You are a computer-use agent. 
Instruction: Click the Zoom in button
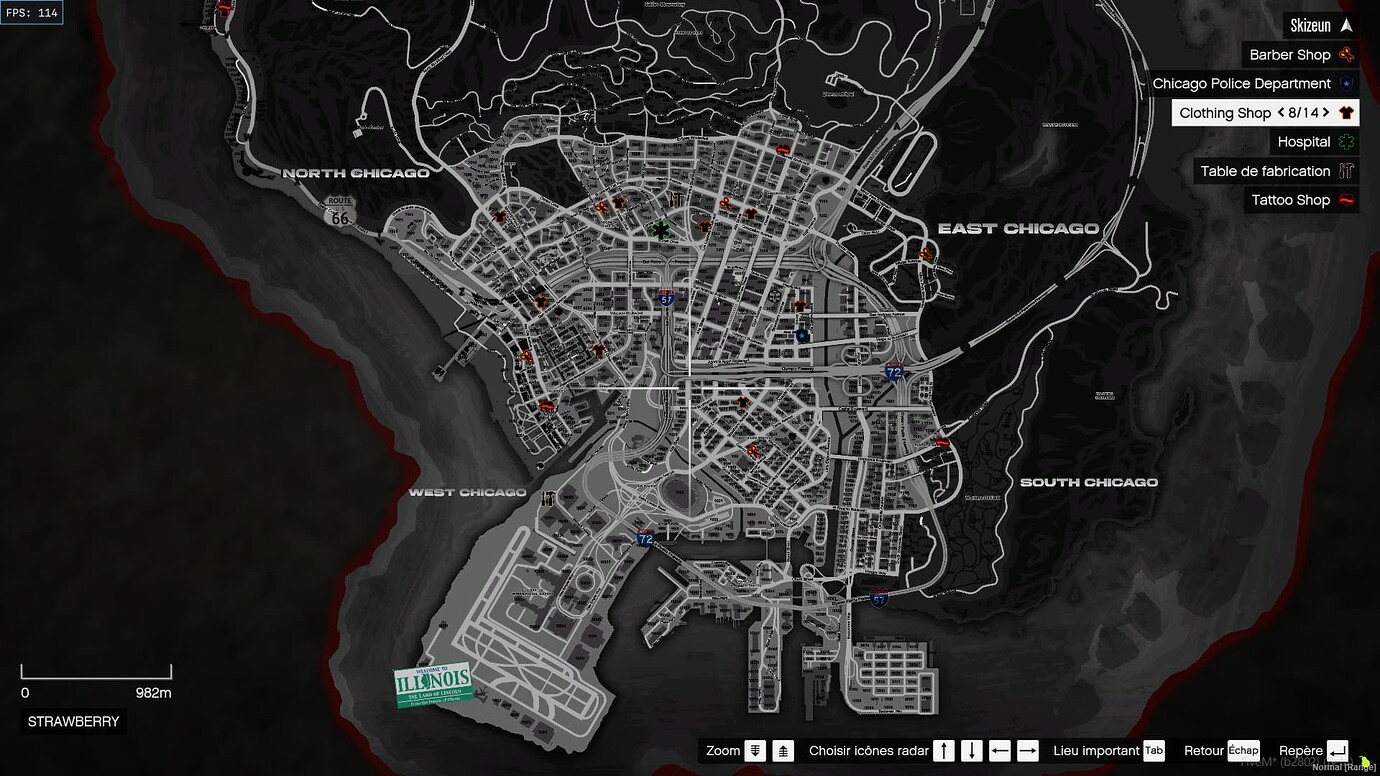tap(755, 750)
